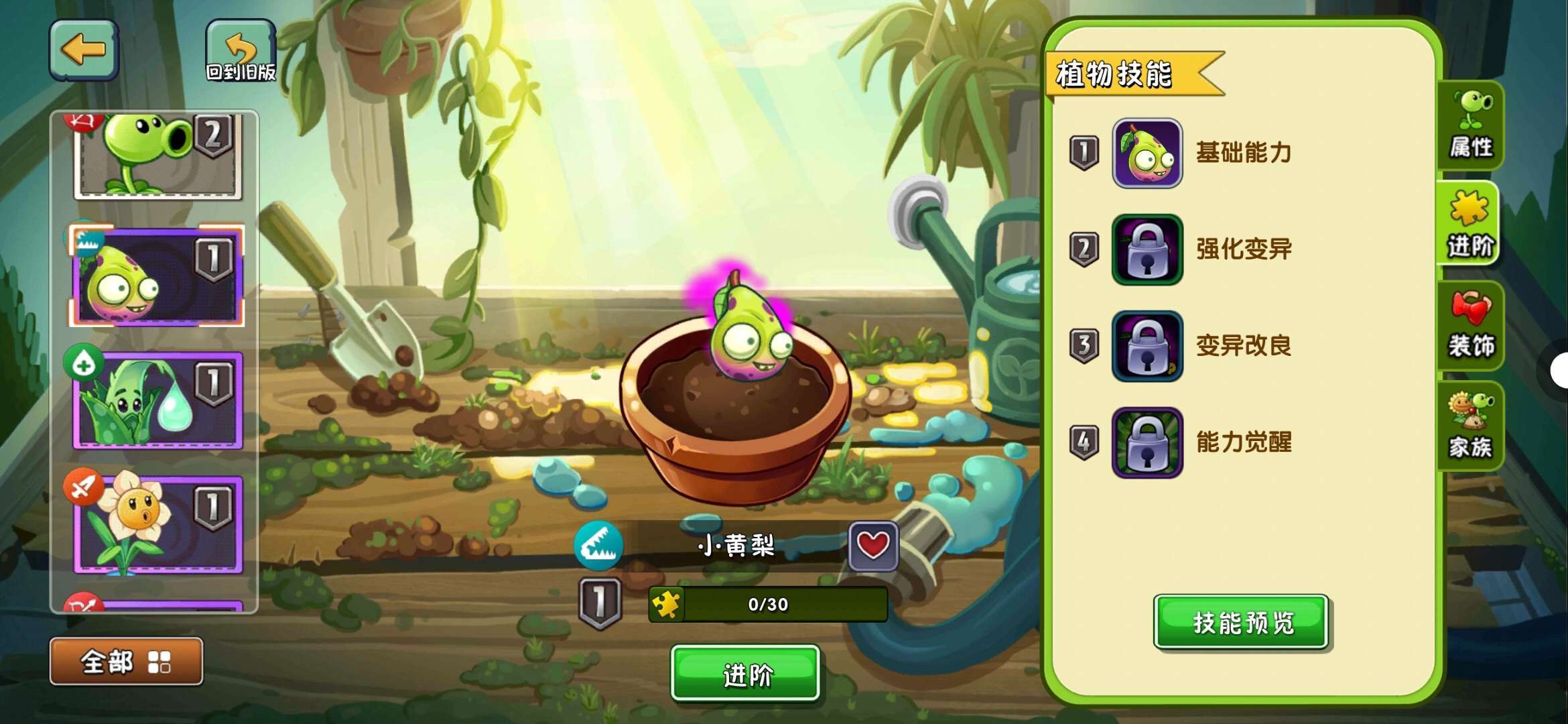Open the 全部 plant filter
The width and height of the screenshot is (1568, 724).
(x=126, y=662)
